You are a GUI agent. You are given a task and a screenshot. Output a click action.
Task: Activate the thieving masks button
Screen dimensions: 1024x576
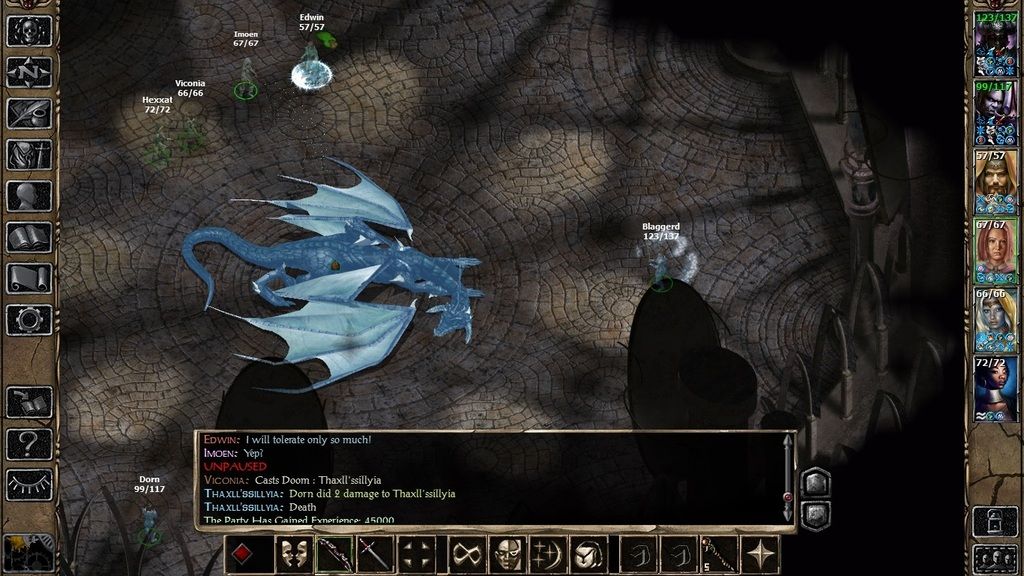[292, 554]
